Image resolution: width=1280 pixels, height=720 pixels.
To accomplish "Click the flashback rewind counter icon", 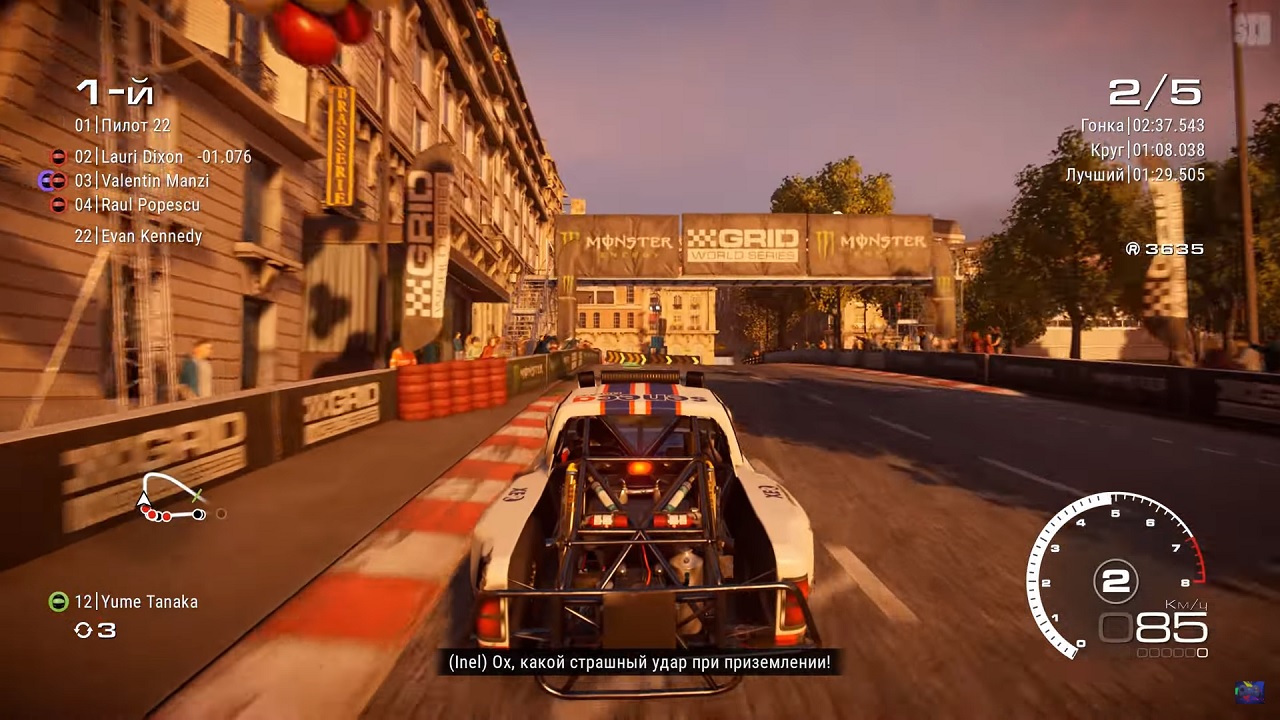I will click(84, 630).
